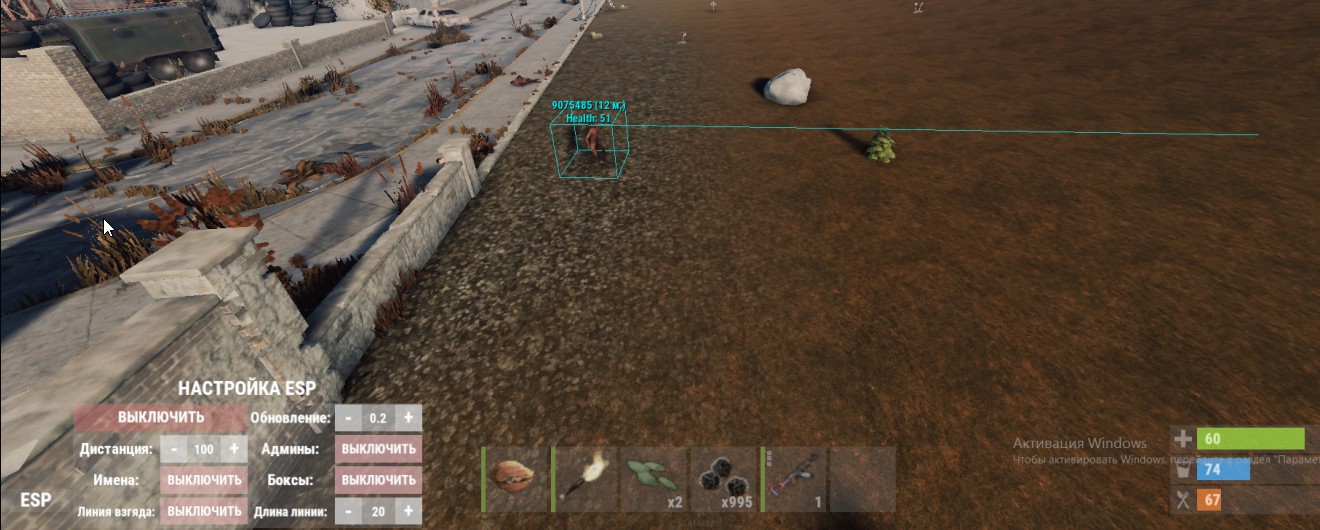Screen dimensions: 1320x530
Task: Disable the Имена names display
Action: (x=203, y=480)
